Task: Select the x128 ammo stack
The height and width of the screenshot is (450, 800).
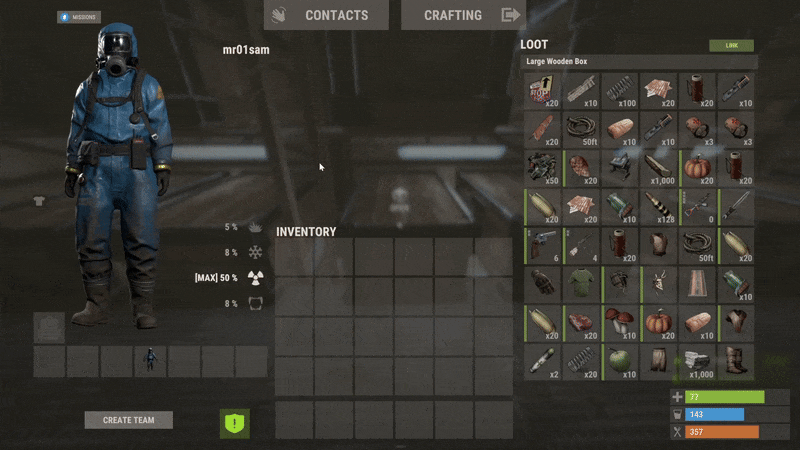Action: point(659,207)
